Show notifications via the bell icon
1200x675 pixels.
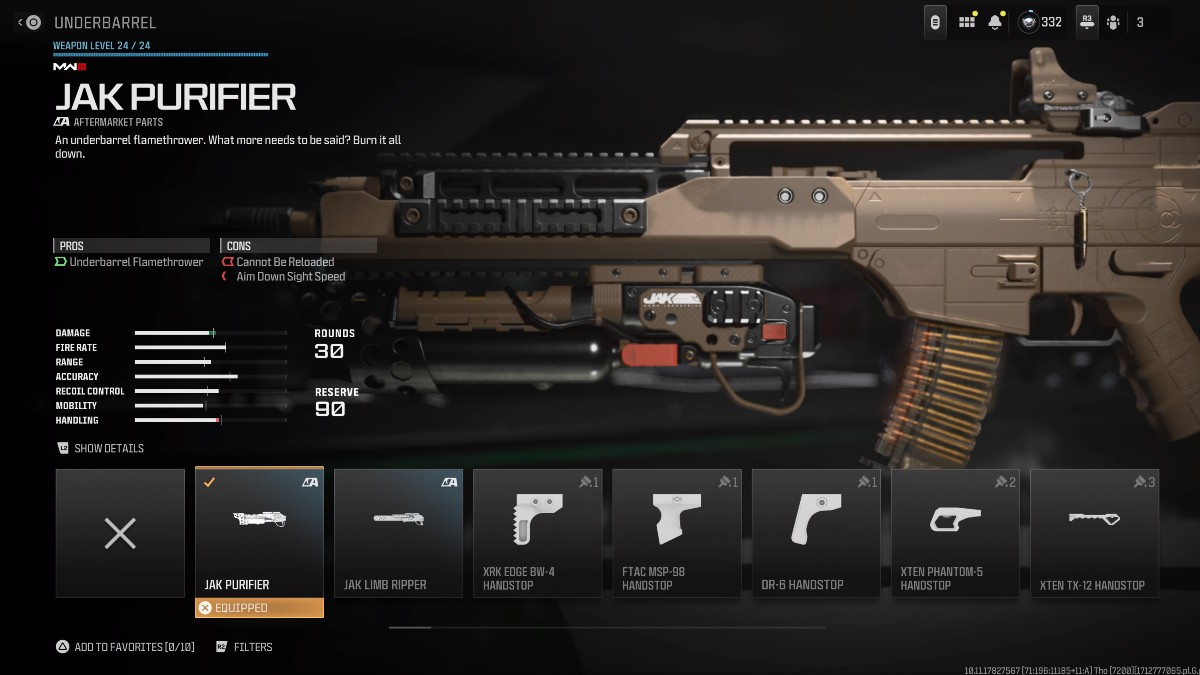click(995, 22)
